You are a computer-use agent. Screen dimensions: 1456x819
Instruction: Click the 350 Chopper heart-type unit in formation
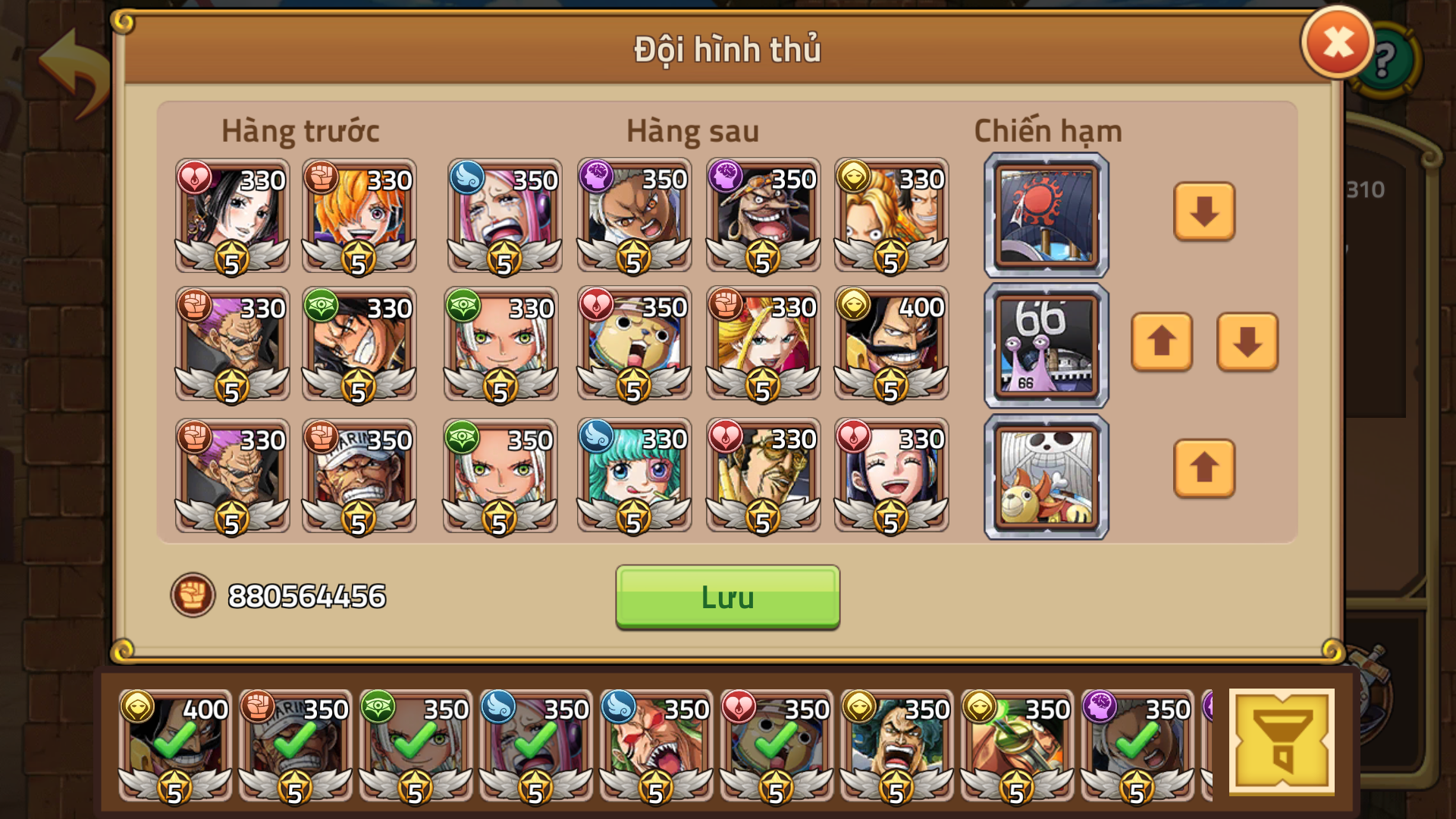633,345
